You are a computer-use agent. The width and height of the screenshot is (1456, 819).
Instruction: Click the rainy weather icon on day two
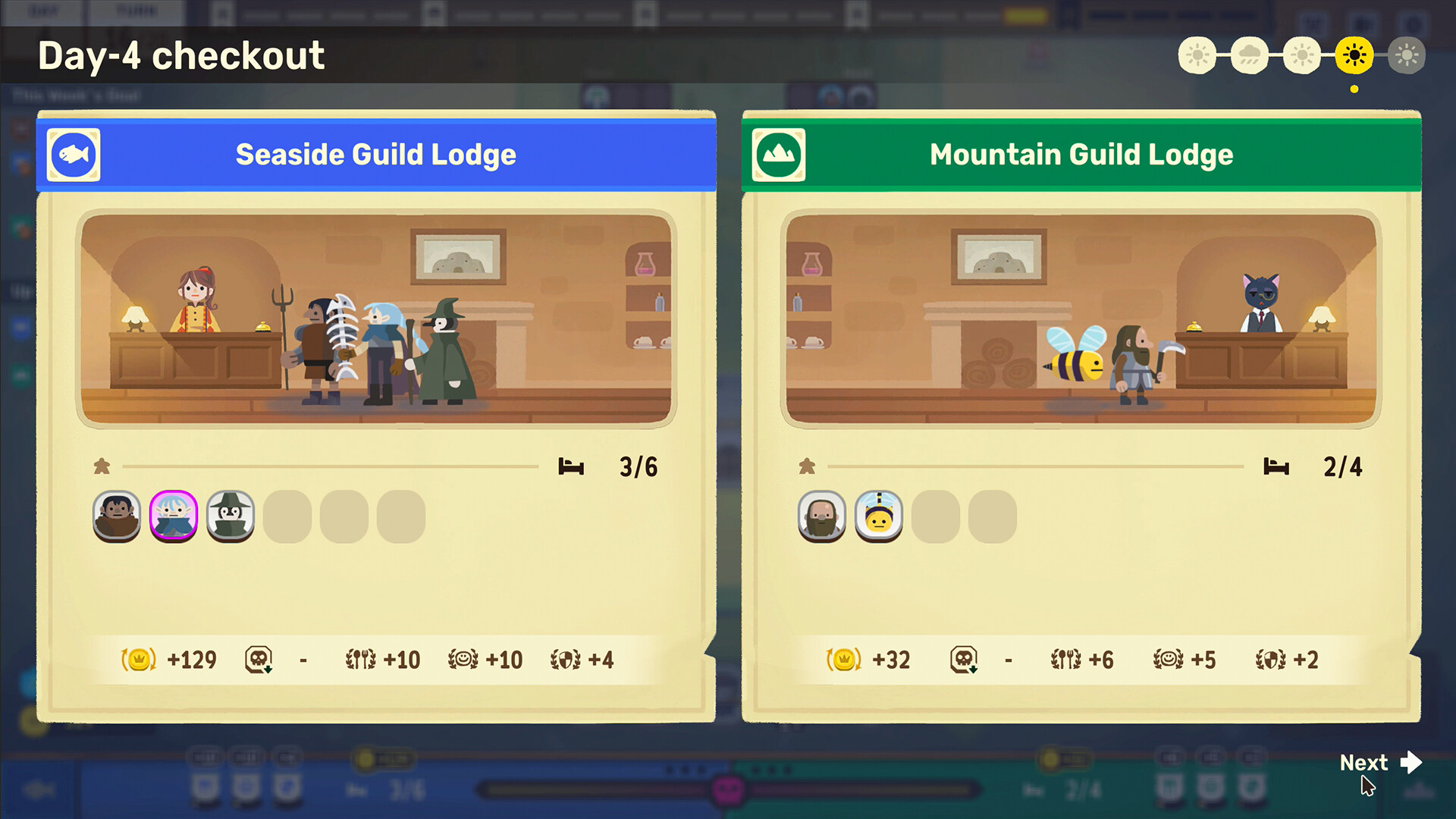[x=1250, y=55]
